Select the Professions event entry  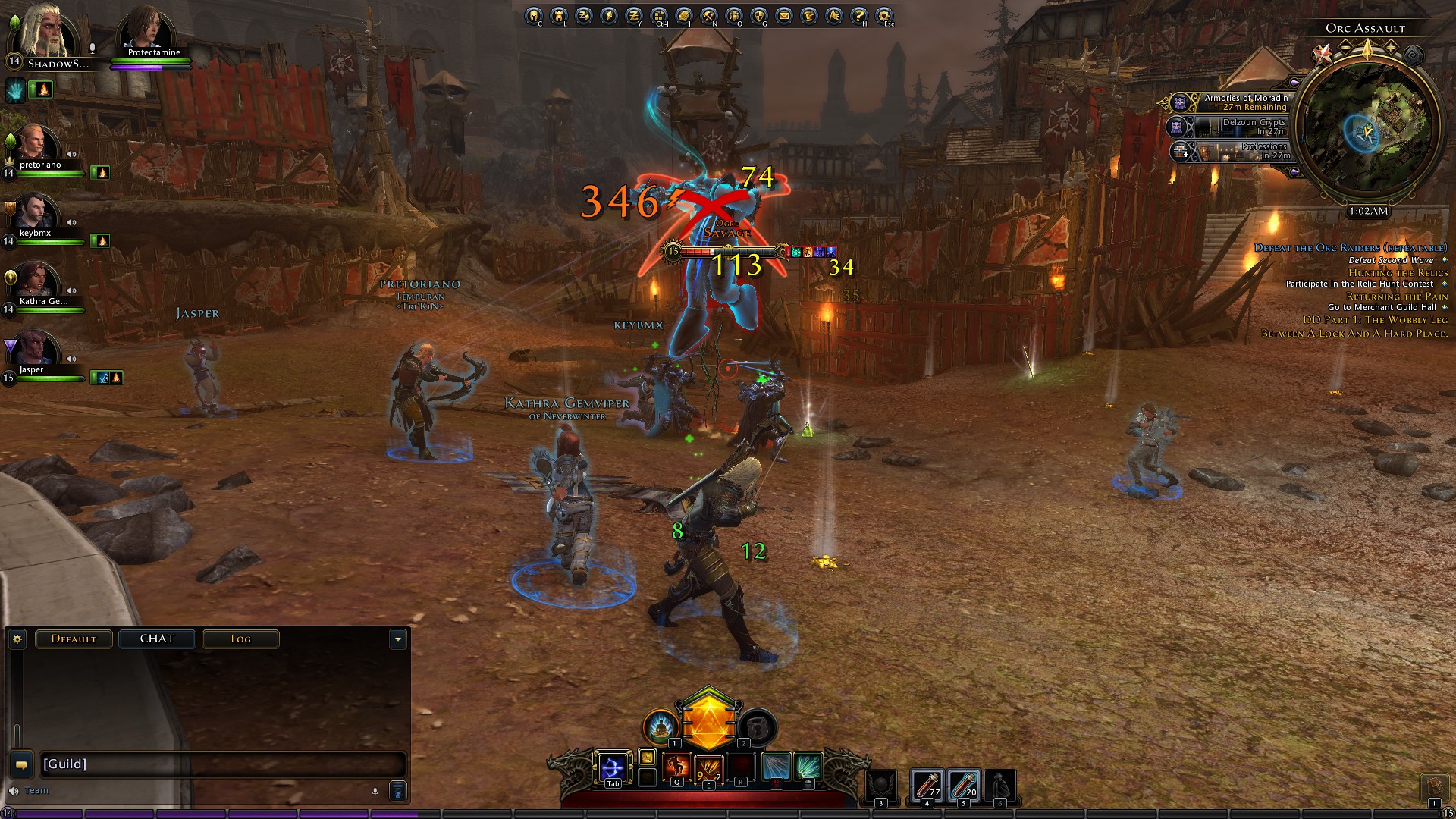point(1235,151)
